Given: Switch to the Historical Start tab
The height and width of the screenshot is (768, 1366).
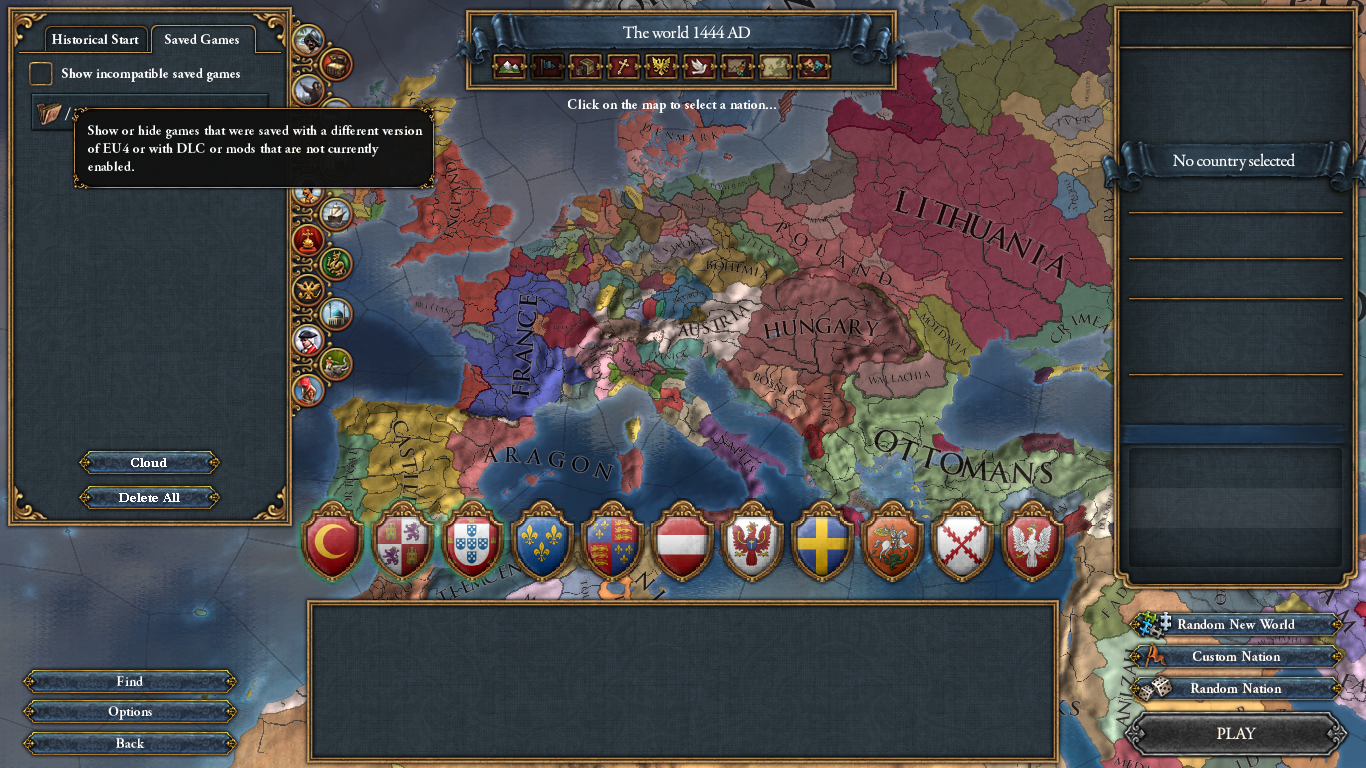Looking at the screenshot, I should 95,39.
